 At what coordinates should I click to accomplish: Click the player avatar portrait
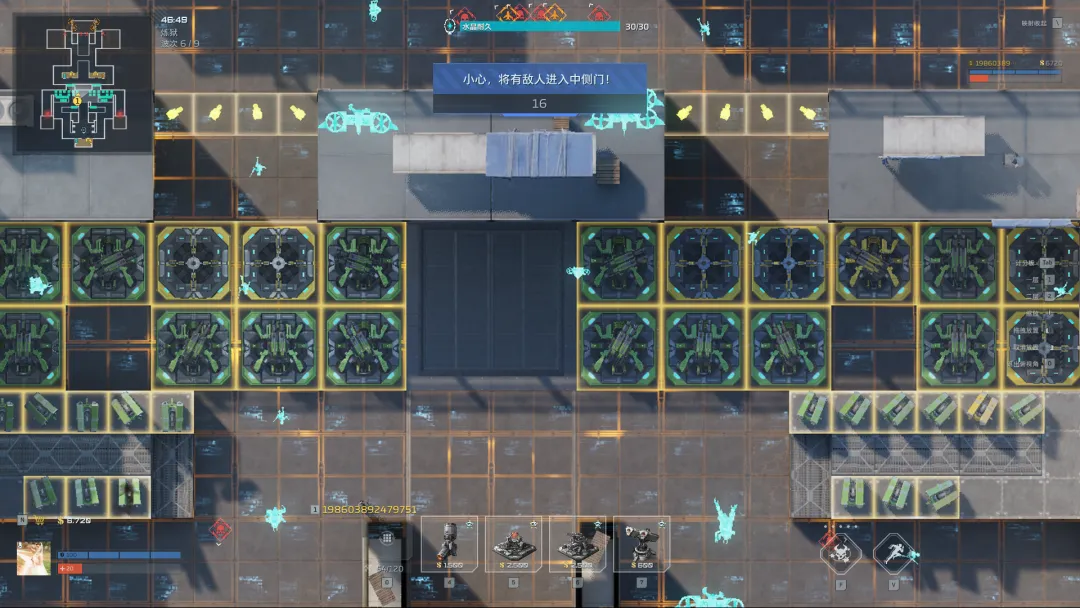coord(34,558)
